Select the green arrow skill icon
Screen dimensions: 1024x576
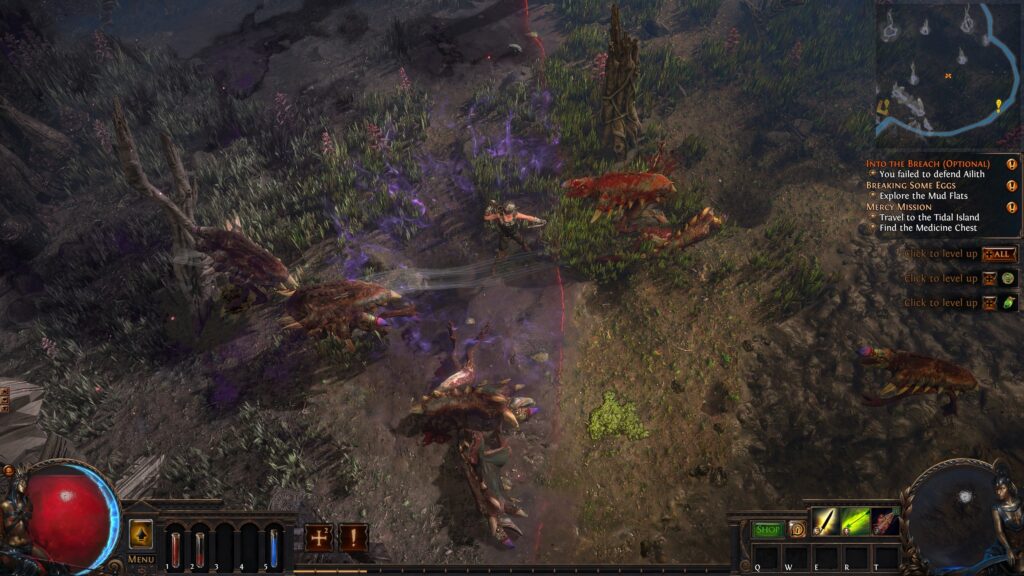pos(855,521)
